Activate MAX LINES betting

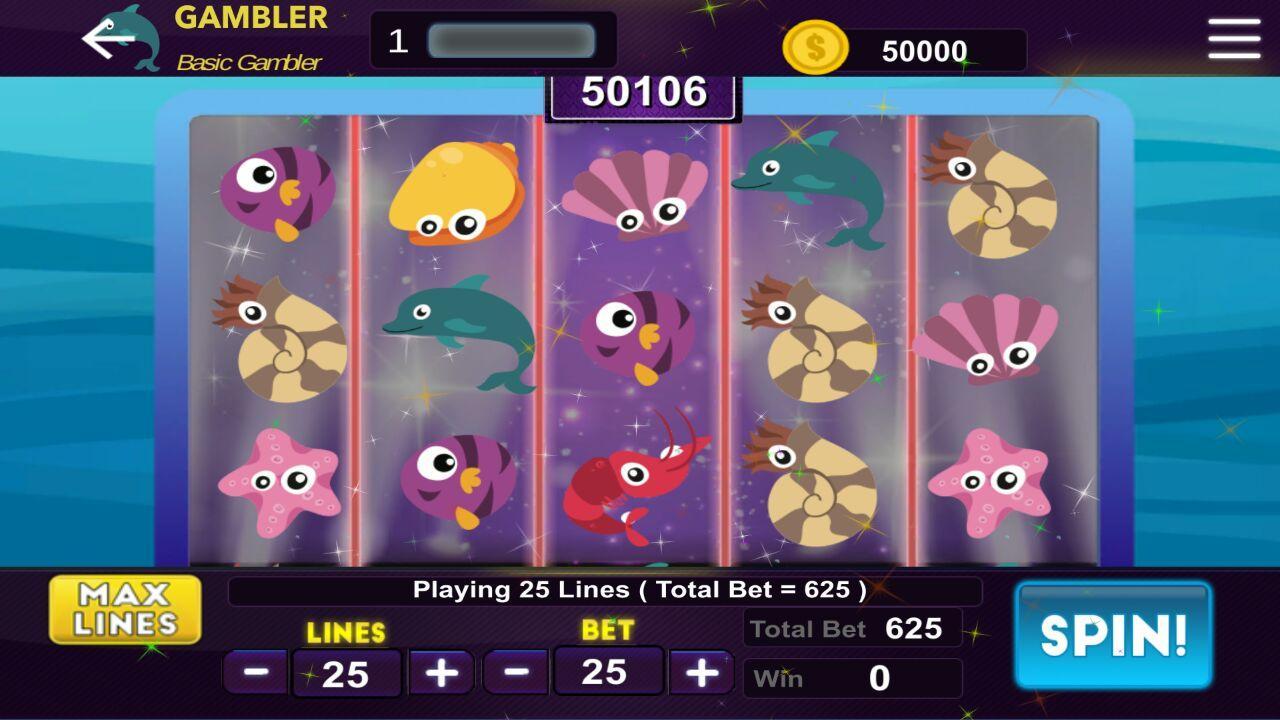[x=126, y=609]
